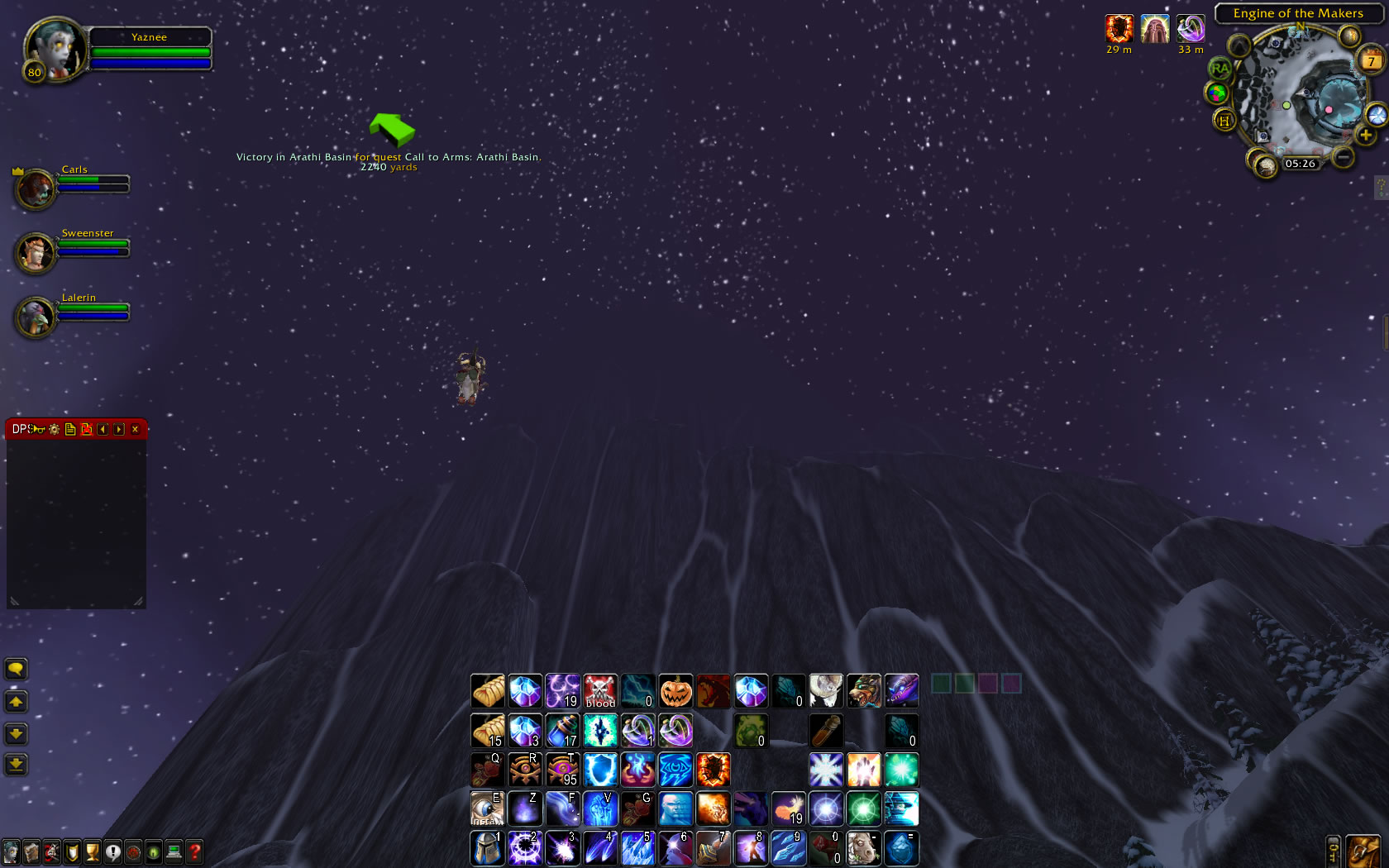Close the DPS meter window
The height and width of the screenshot is (868, 1389).
click(135, 429)
